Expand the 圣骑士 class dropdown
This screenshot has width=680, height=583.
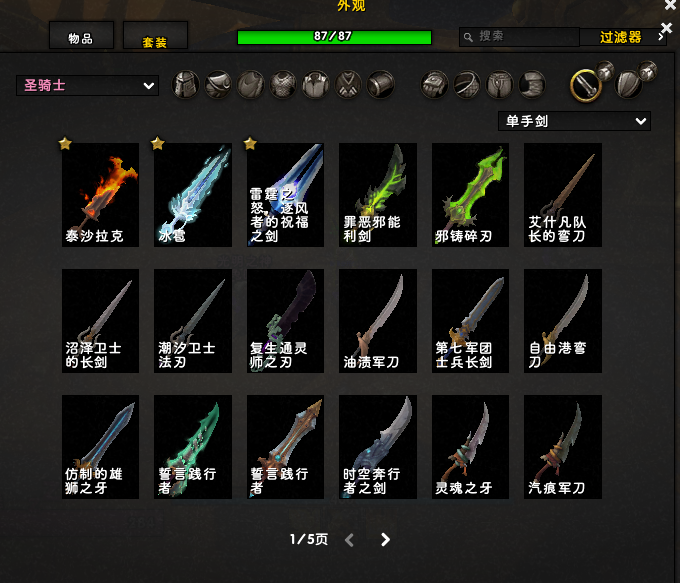pos(87,86)
